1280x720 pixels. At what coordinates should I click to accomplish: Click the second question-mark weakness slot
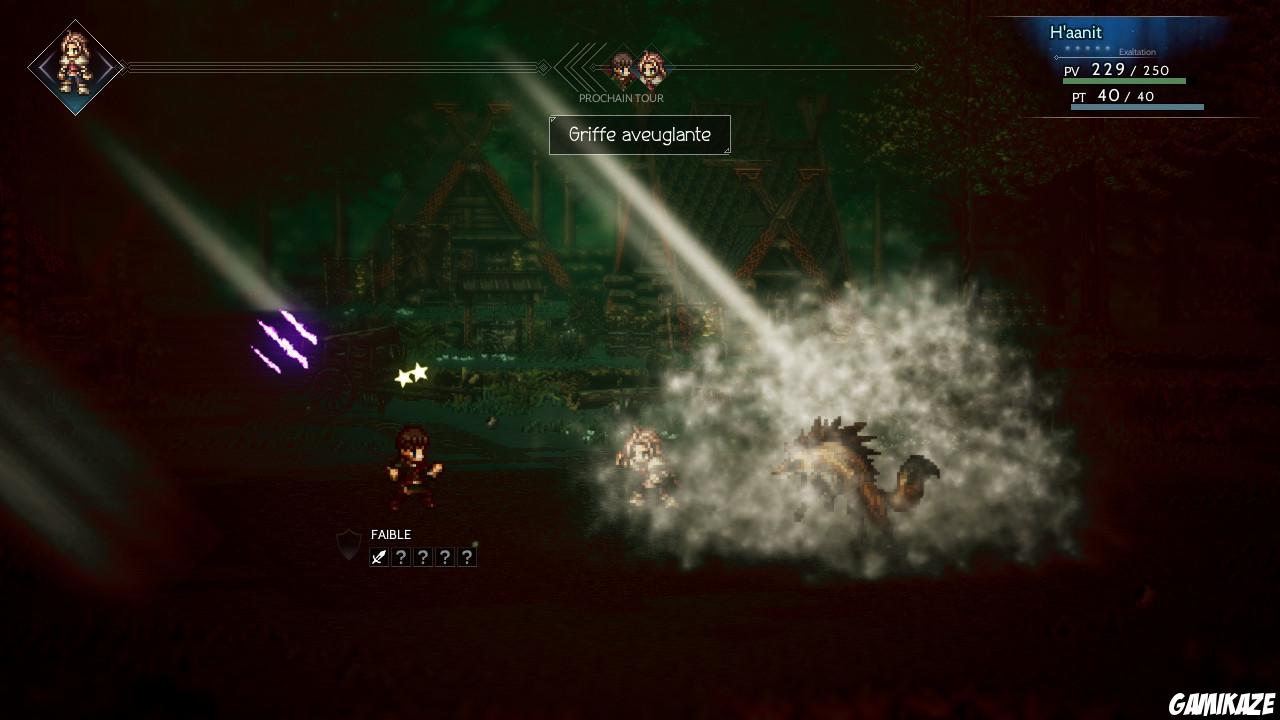[424, 556]
